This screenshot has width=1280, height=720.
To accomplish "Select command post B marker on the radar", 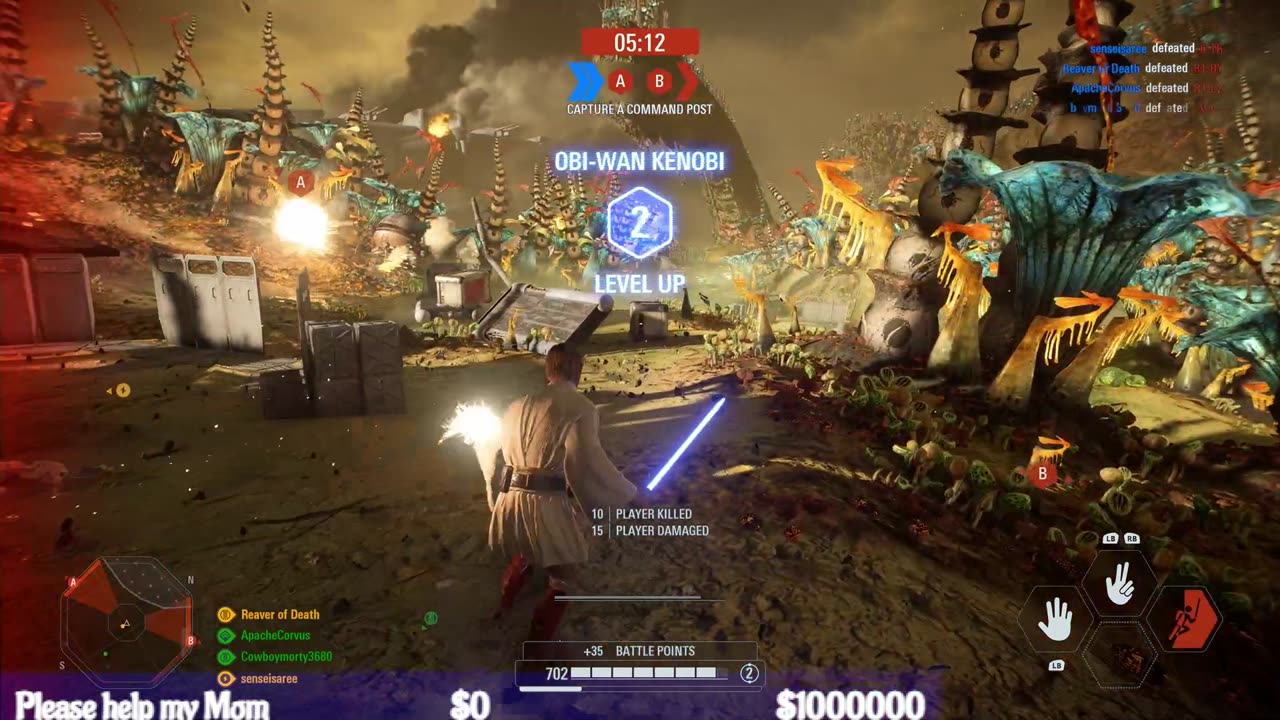I will [190, 640].
